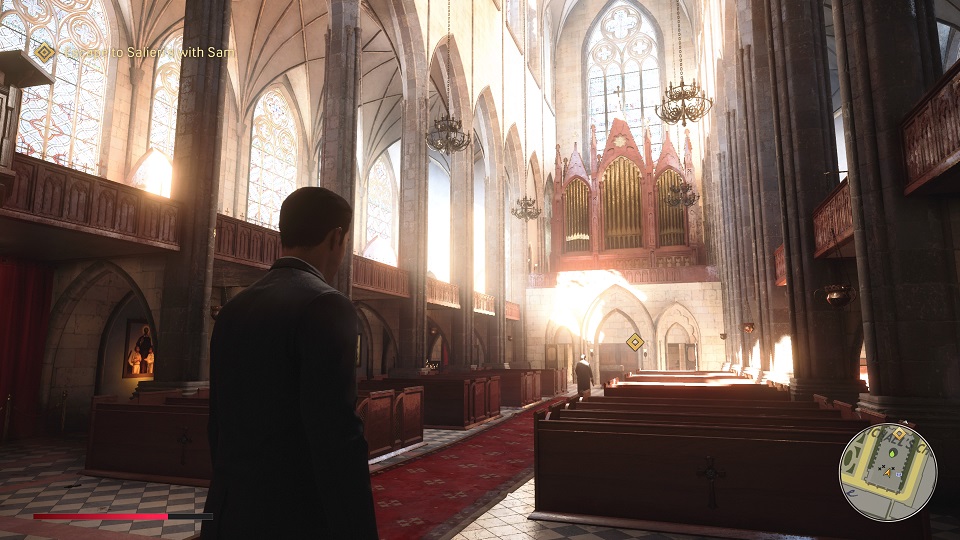This screenshot has height=540, width=960.
Task: Select the gold diamond icon beside the objective text
Action: click(x=44, y=51)
